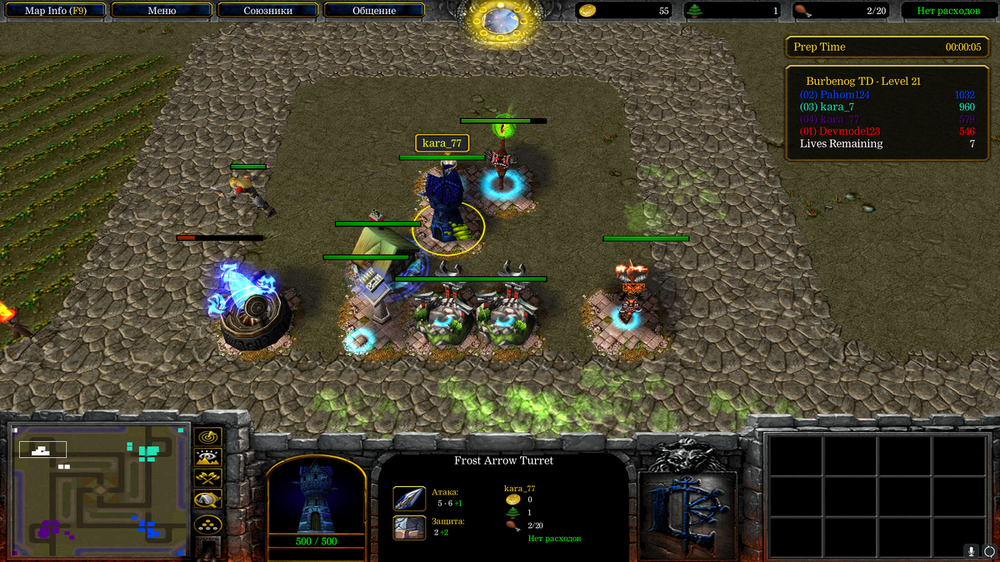Toggle ally colors crossed axes button
Viewport: 1000px width, 562px height.
(207, 479)
